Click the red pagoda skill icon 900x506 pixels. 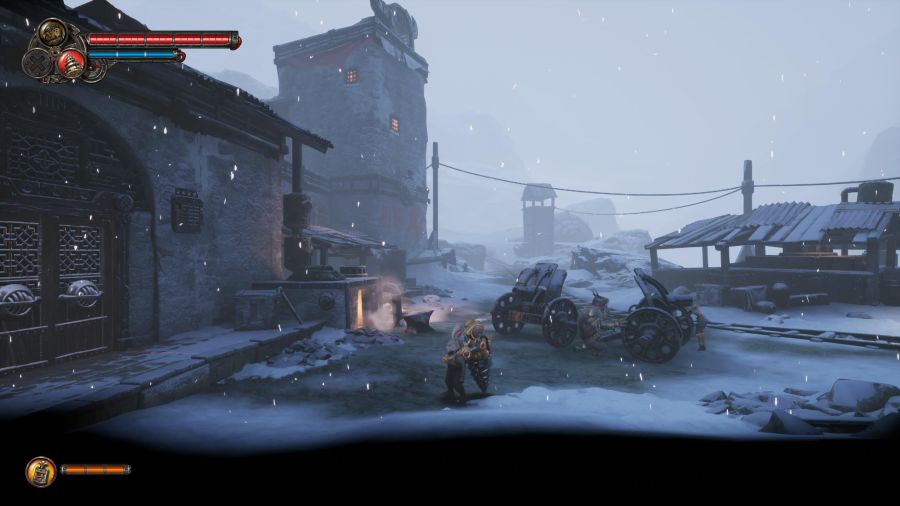(x=71, y=62)
